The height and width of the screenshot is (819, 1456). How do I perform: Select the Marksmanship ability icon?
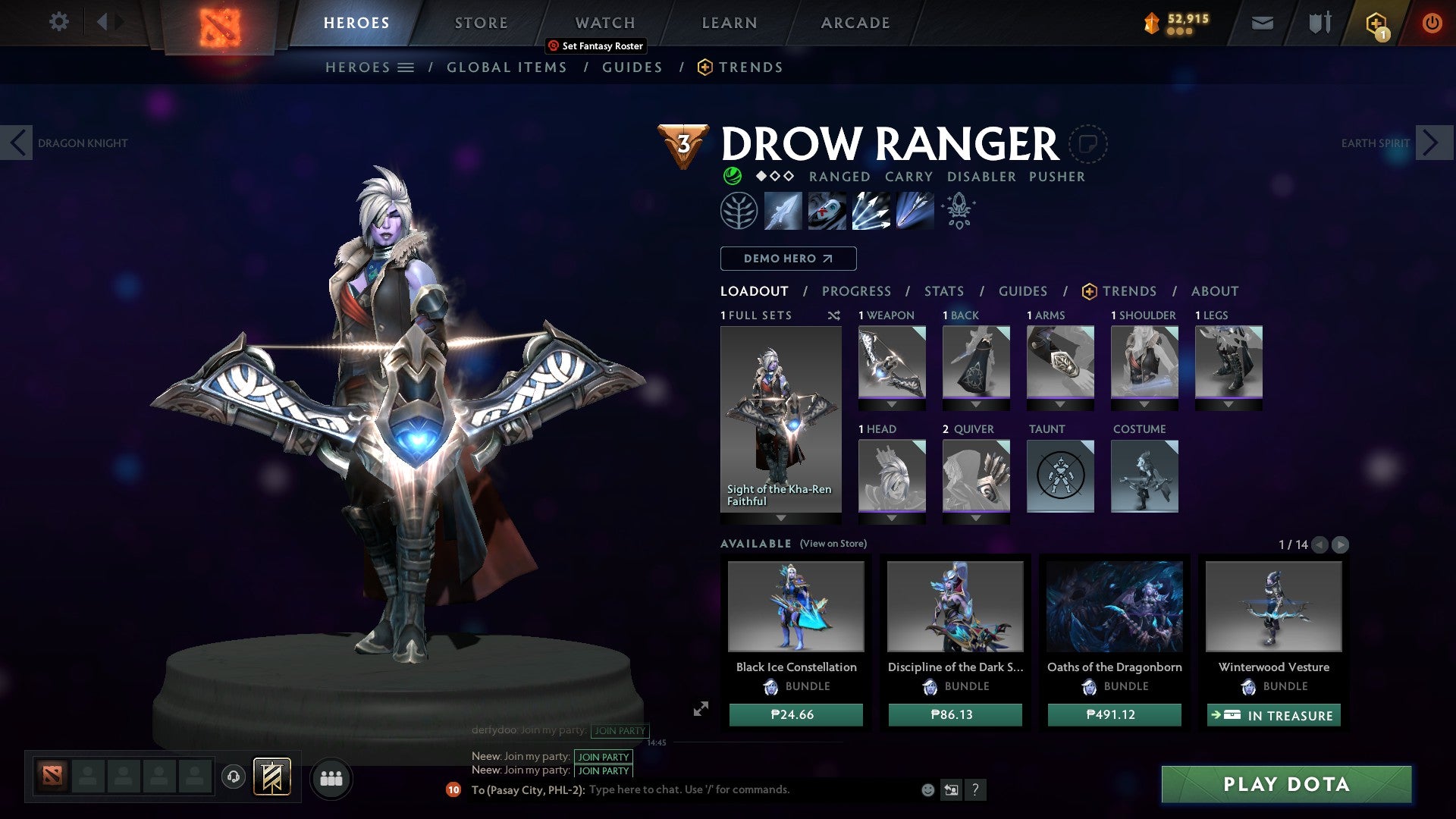coord(916,212)
